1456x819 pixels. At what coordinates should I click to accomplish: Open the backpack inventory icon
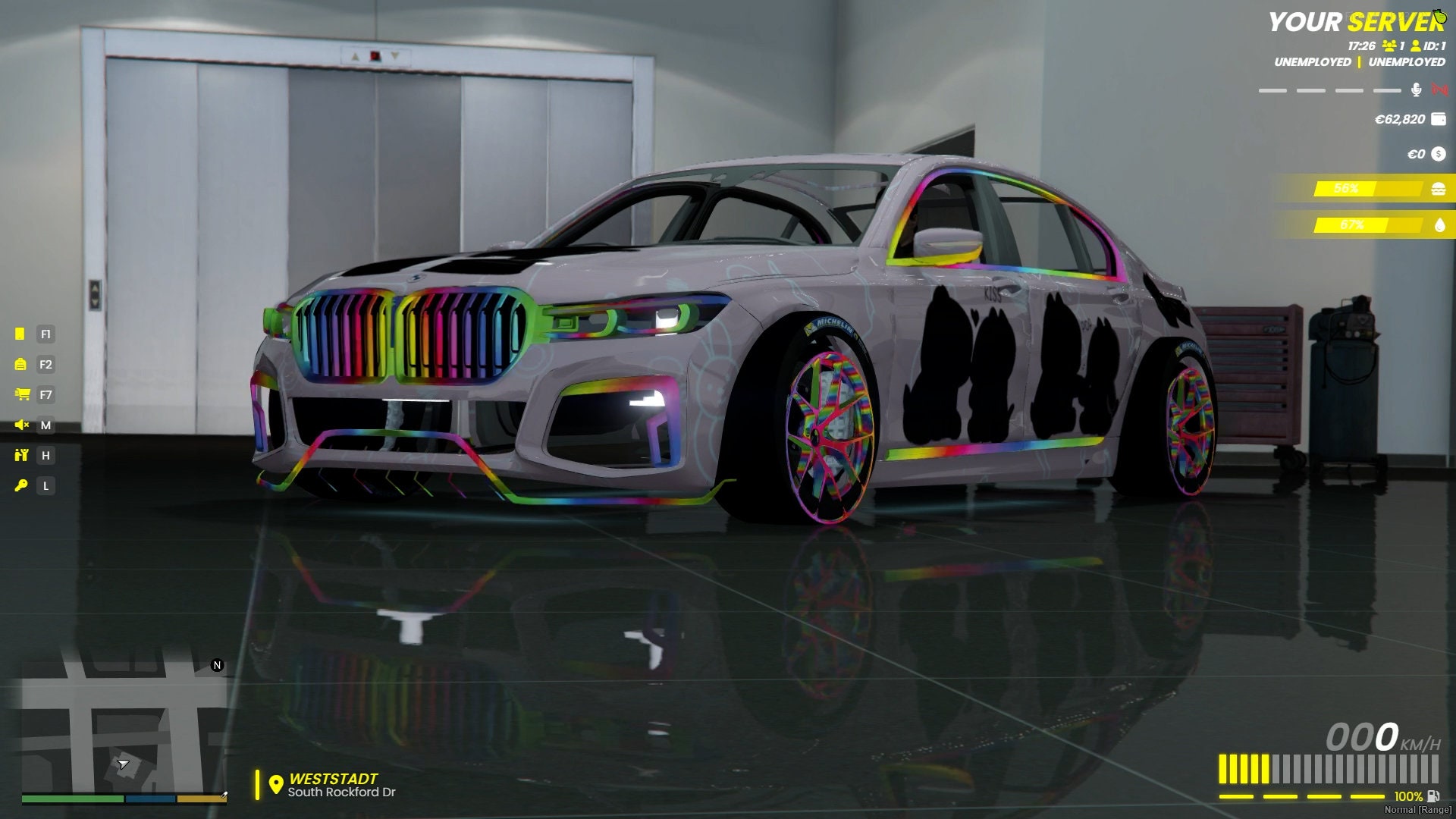20,365
